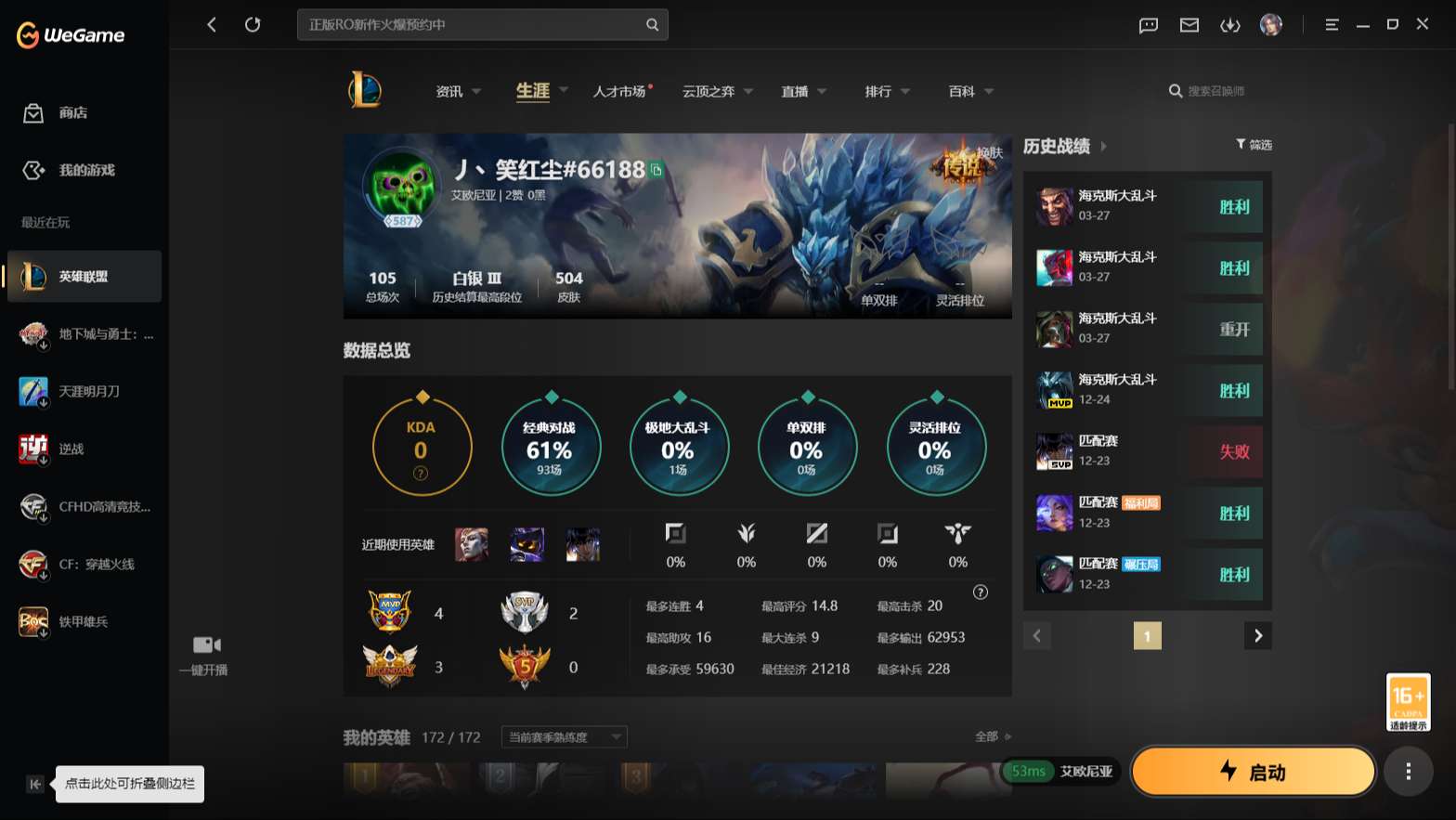Click the user avatar in the title bar
1456x820 pixels.
tap(1271, 24)
